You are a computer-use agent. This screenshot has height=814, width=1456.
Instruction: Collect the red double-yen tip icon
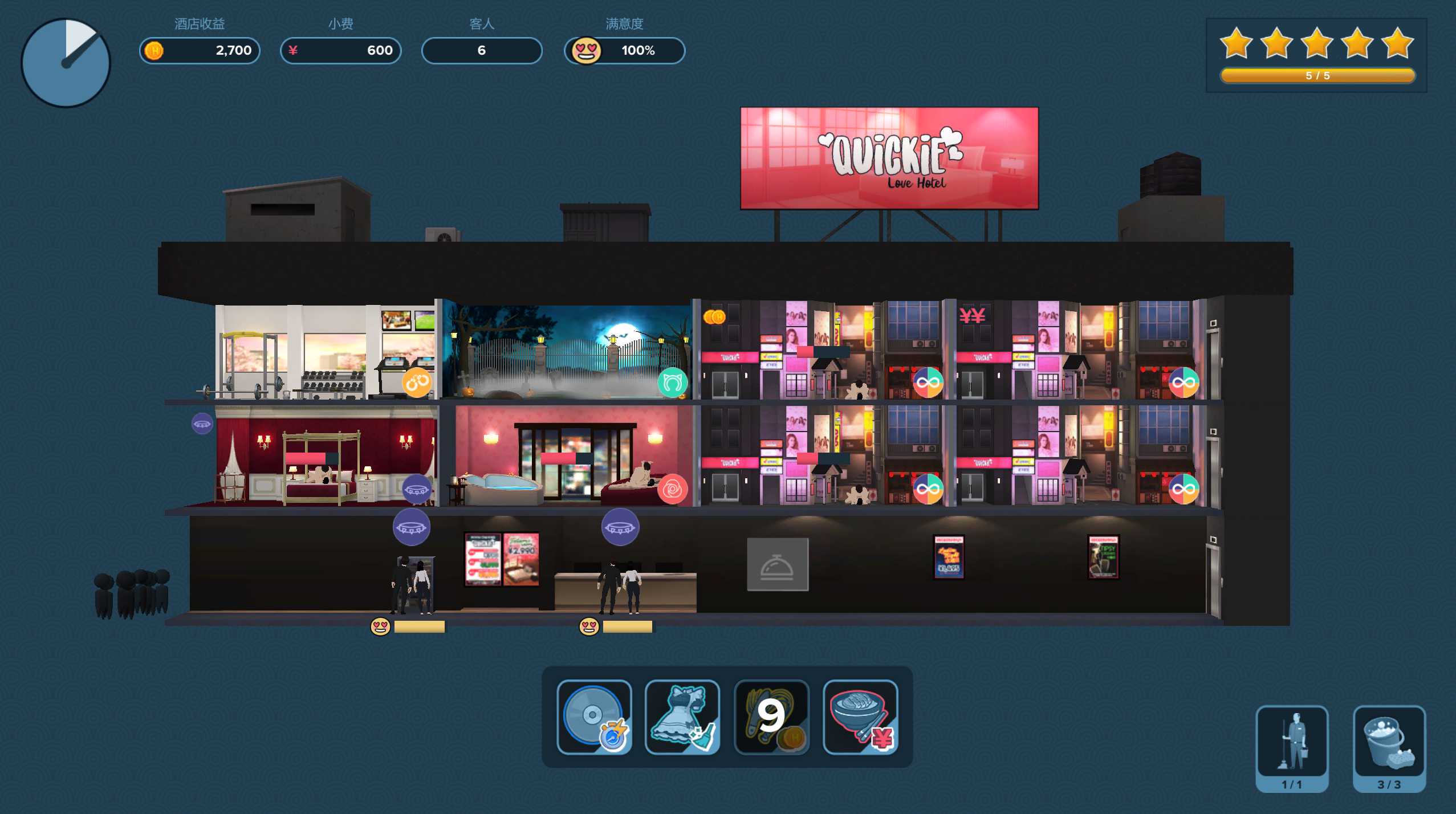[972, 315]
